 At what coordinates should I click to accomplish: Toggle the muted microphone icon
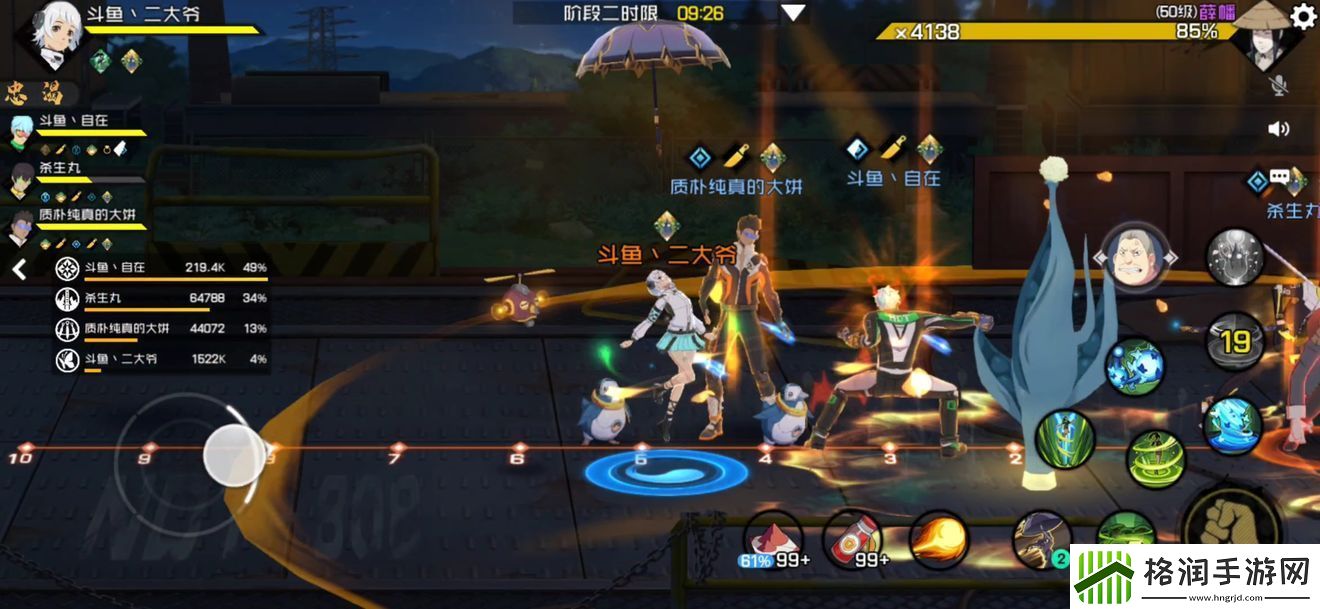[1278, 86]
